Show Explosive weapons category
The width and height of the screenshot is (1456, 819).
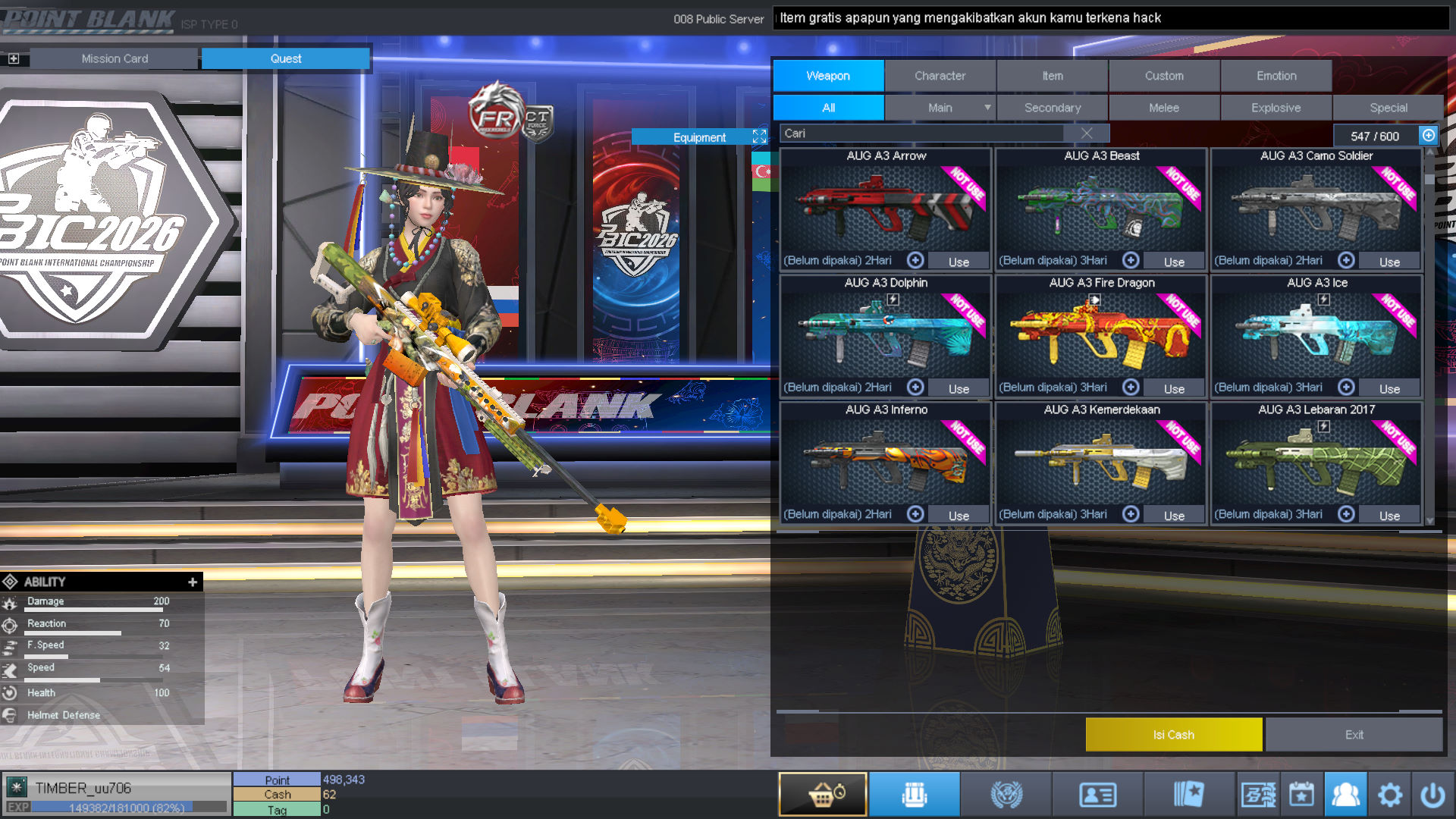1276,108
